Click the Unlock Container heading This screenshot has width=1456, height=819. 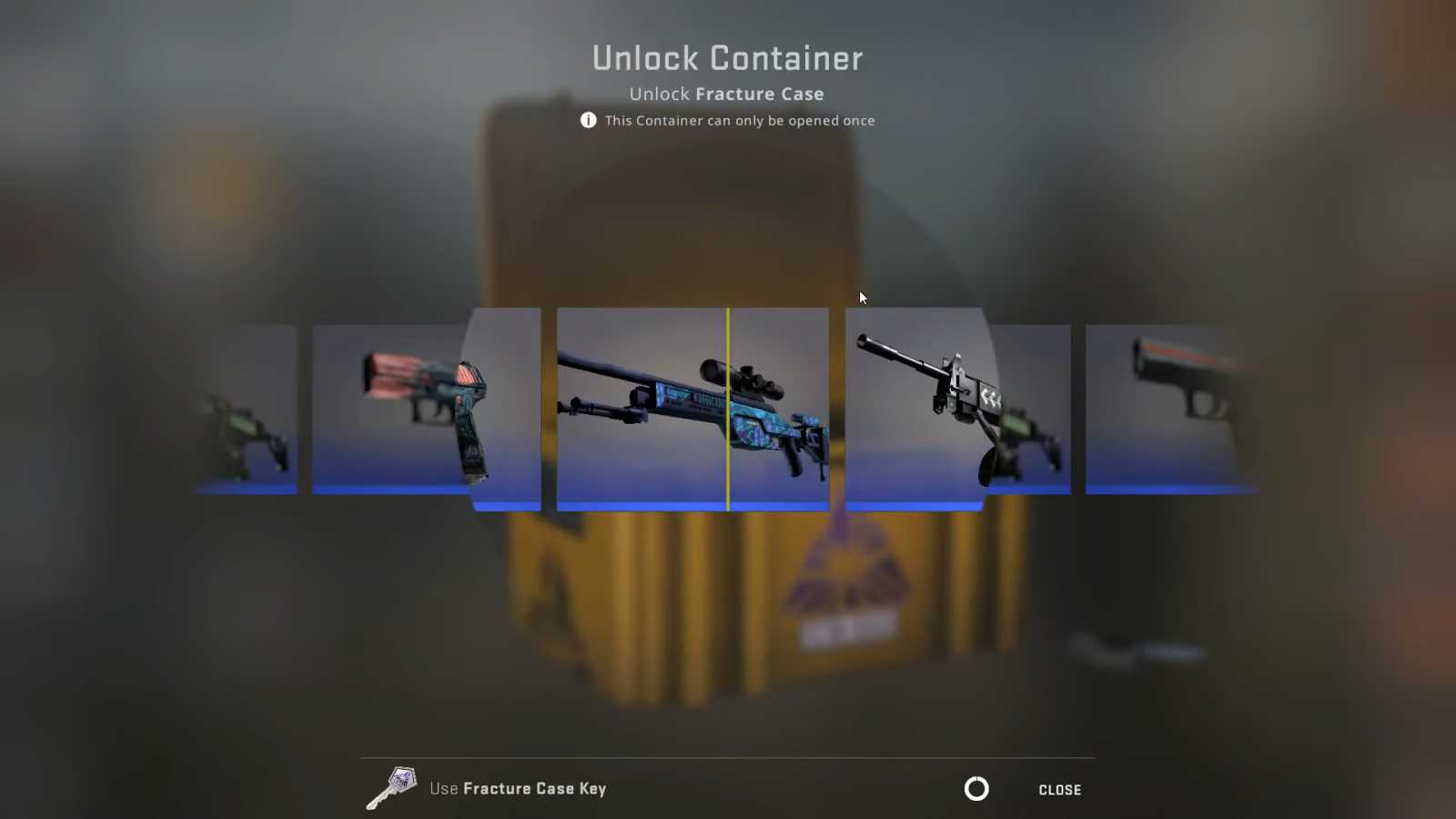(x=728, y=57)
